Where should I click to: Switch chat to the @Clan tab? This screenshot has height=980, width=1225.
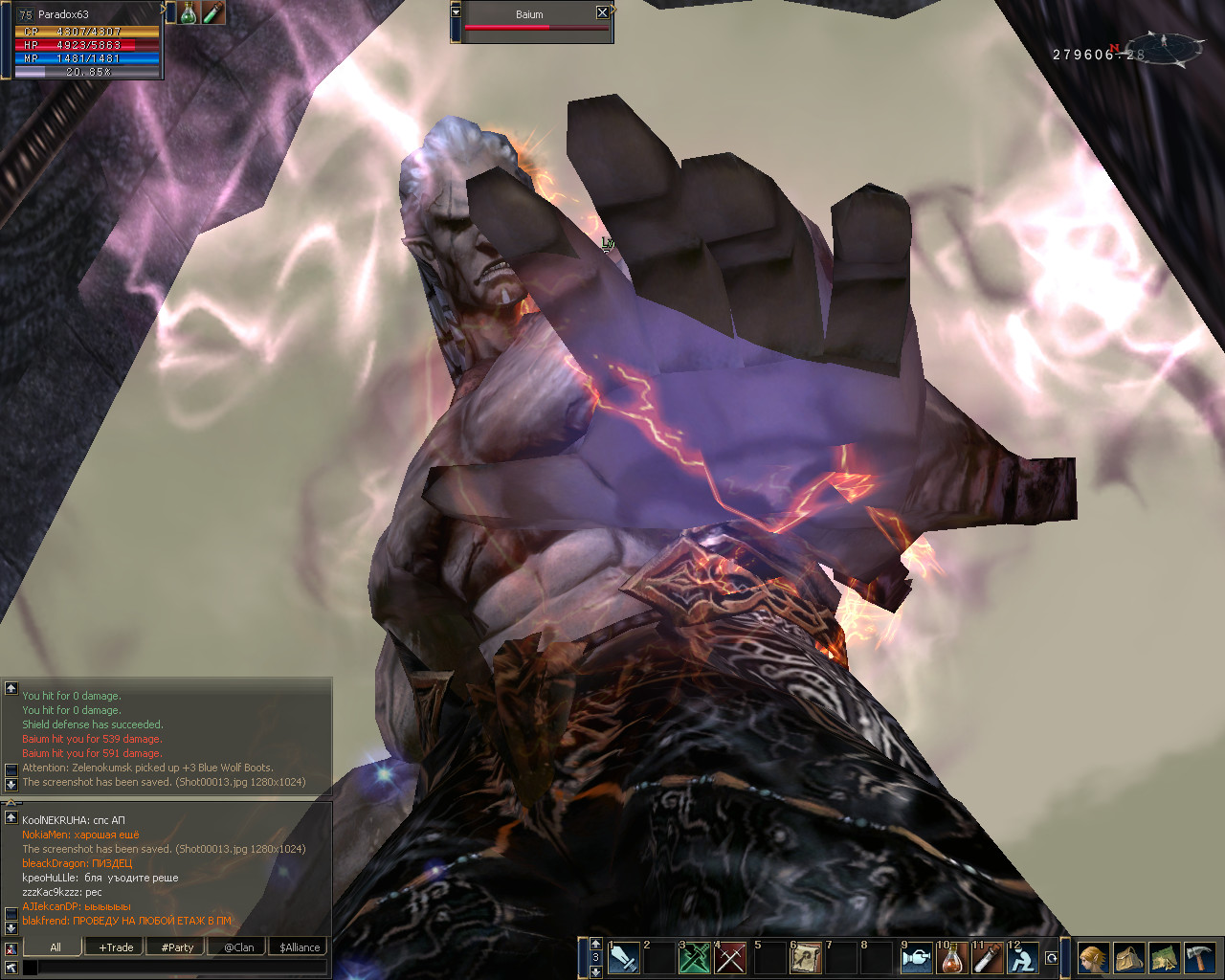pyautogui.click(x=238, y=947)
